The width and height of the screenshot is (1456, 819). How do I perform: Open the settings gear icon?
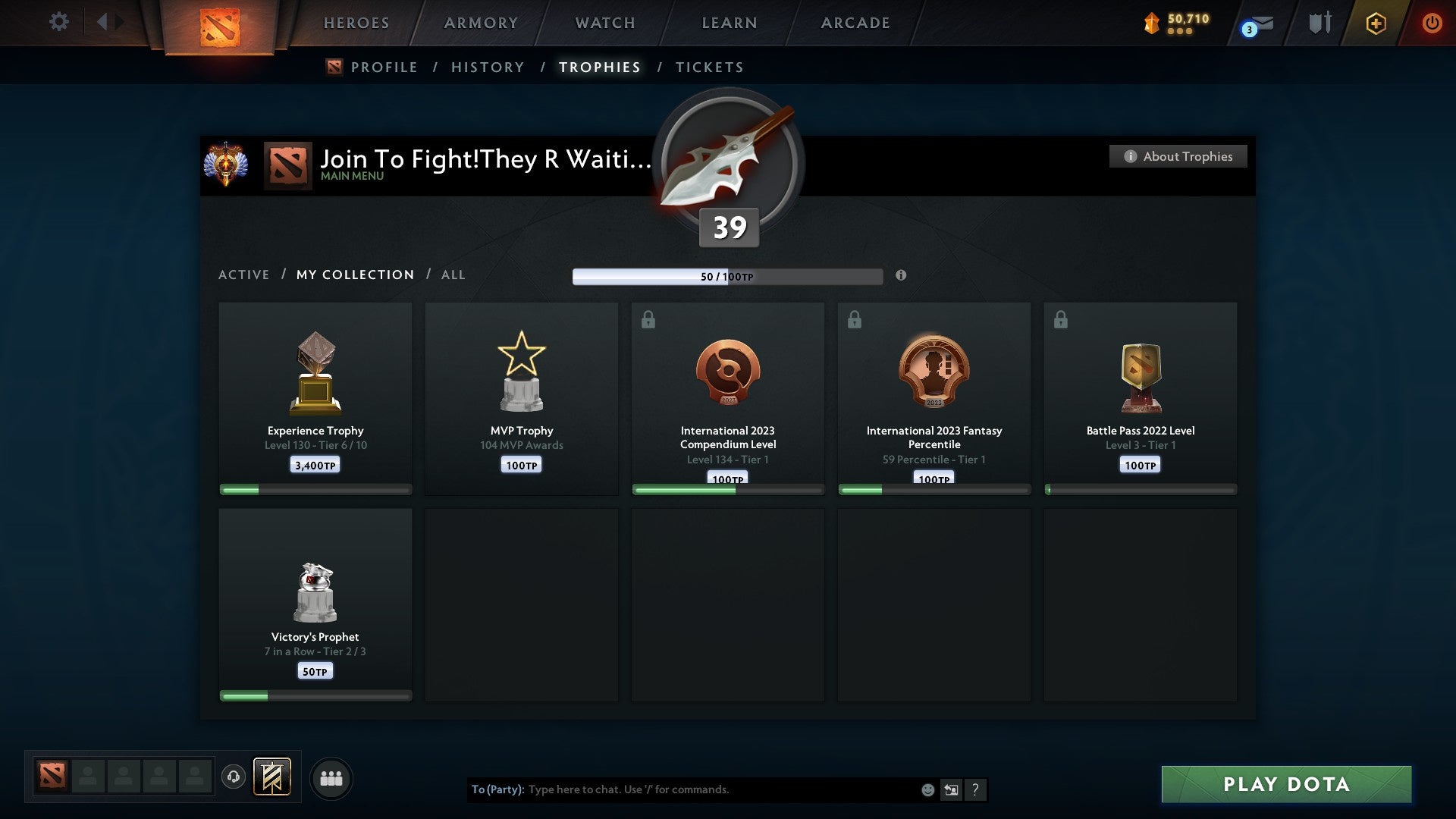59,22
